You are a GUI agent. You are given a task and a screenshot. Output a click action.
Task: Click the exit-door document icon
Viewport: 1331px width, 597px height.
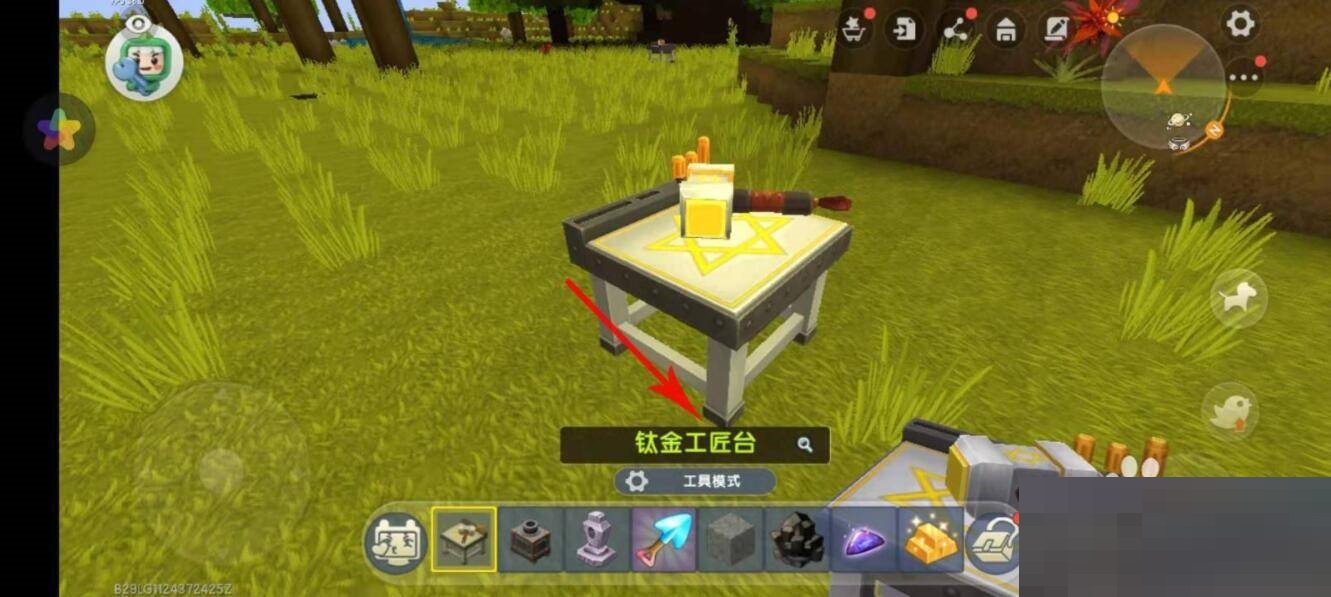(905, 28)
